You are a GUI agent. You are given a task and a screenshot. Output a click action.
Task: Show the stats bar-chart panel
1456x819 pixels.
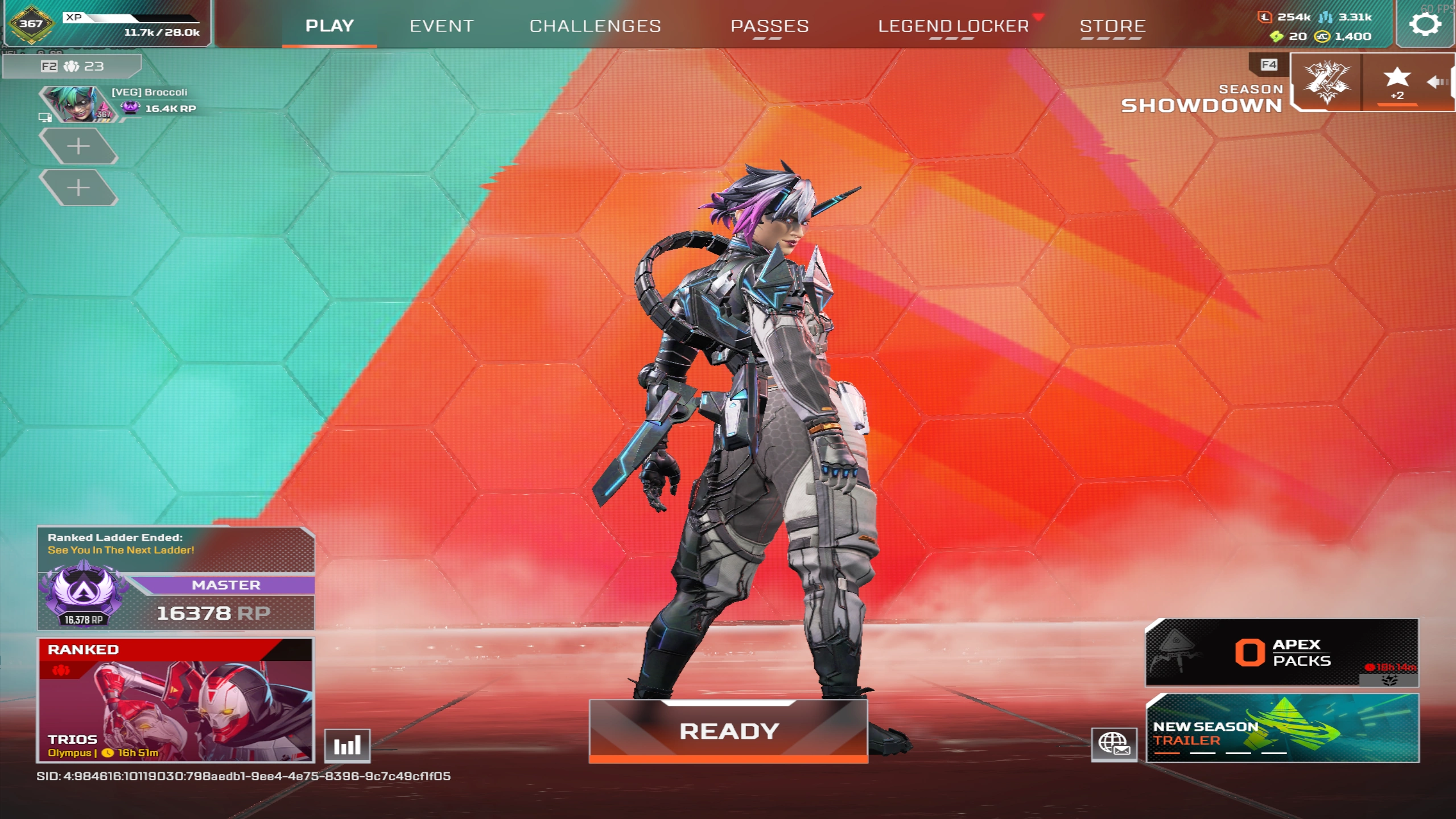click(347, 745)
